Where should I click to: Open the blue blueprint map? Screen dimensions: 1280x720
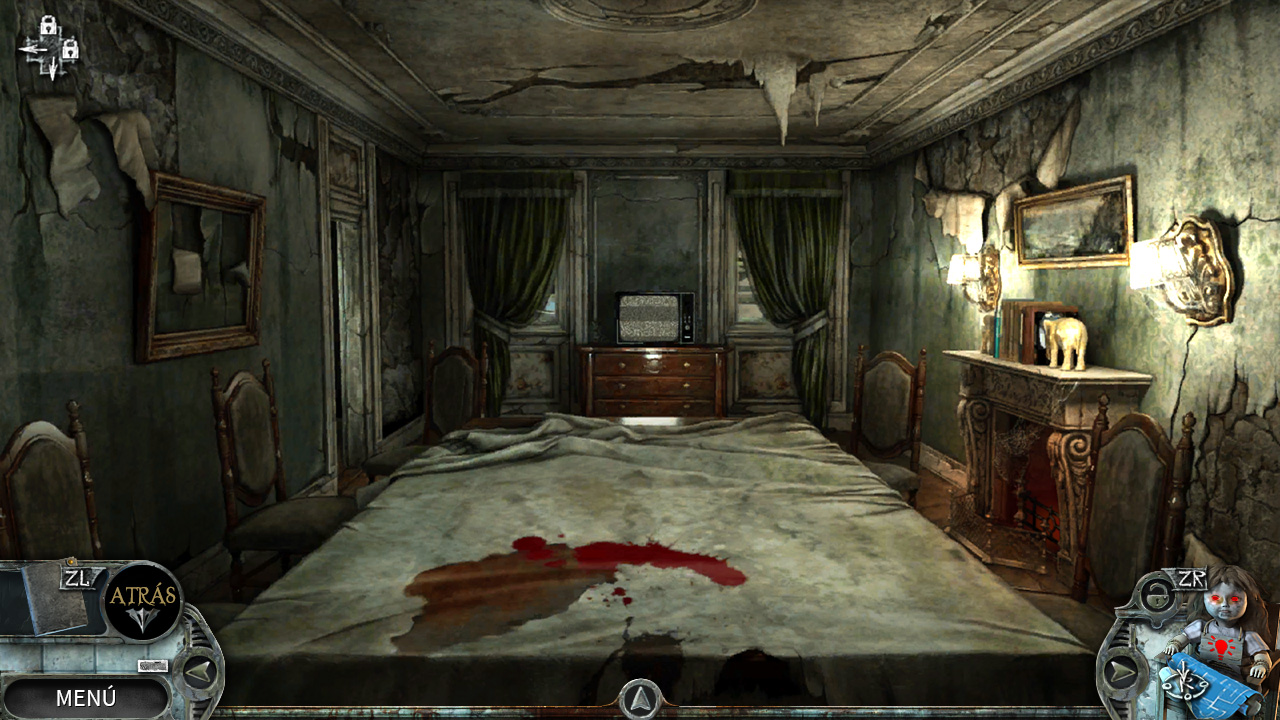(1215, 690)
